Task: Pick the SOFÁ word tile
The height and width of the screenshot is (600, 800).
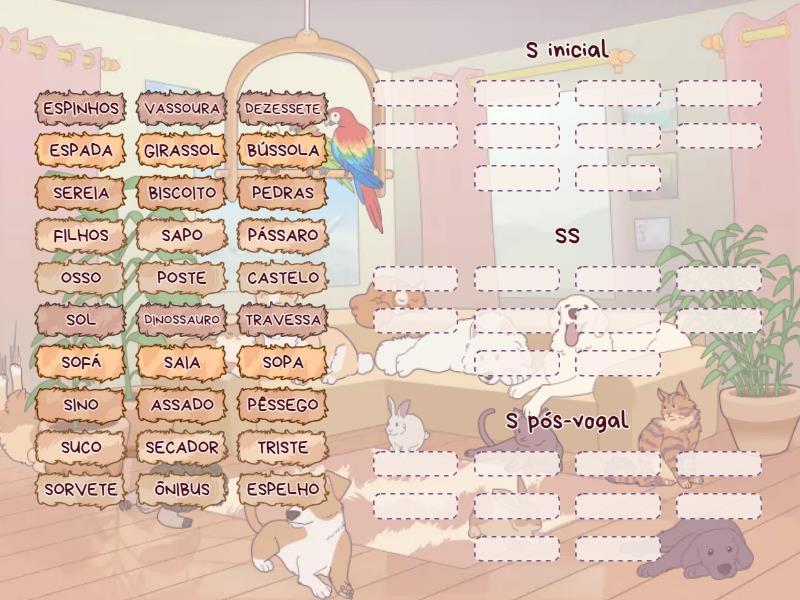Action: point(81,362)
